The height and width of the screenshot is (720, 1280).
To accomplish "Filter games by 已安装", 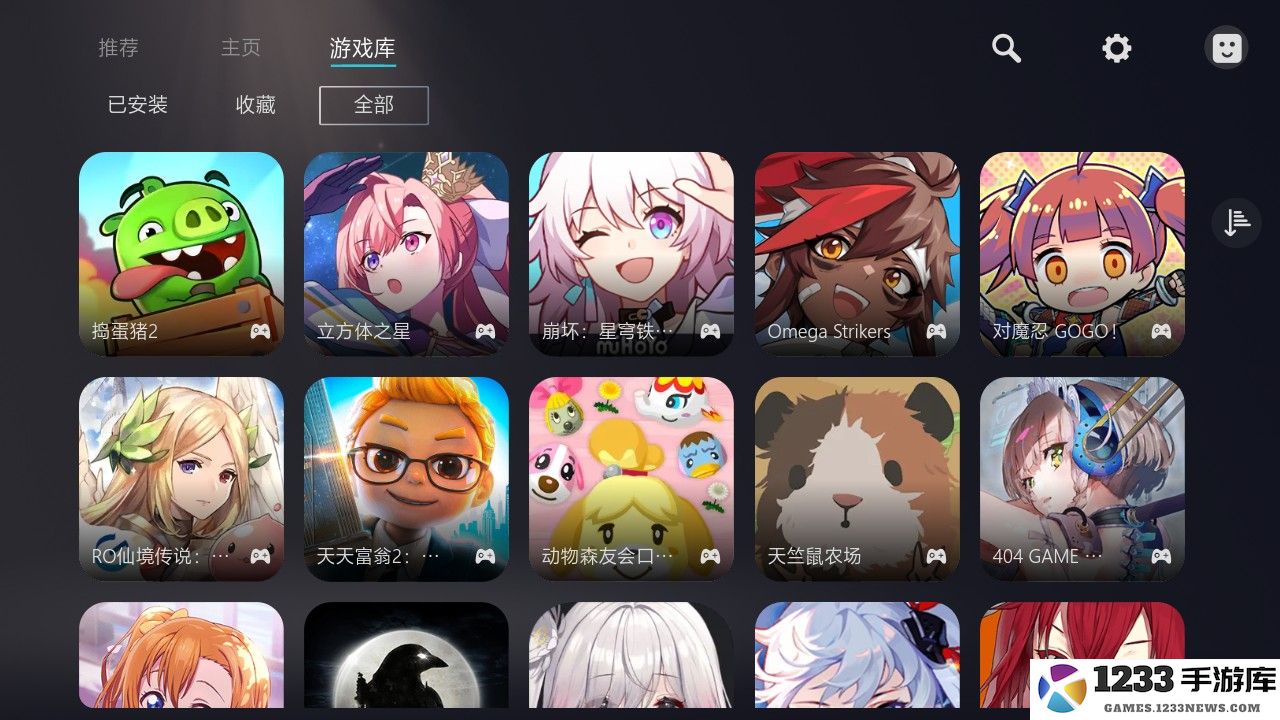I will 135,104.
